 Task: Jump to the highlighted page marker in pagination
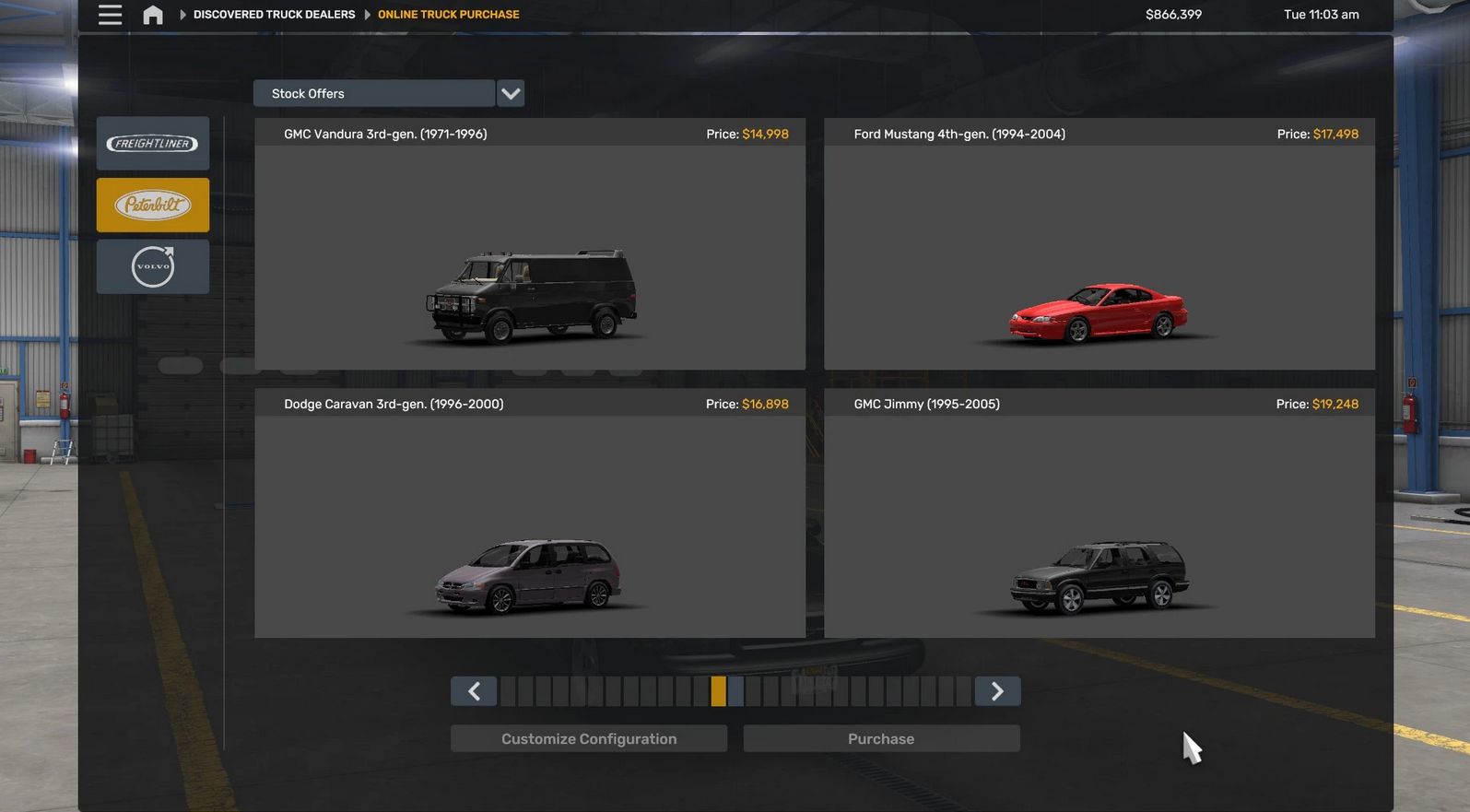pos(718,690)
